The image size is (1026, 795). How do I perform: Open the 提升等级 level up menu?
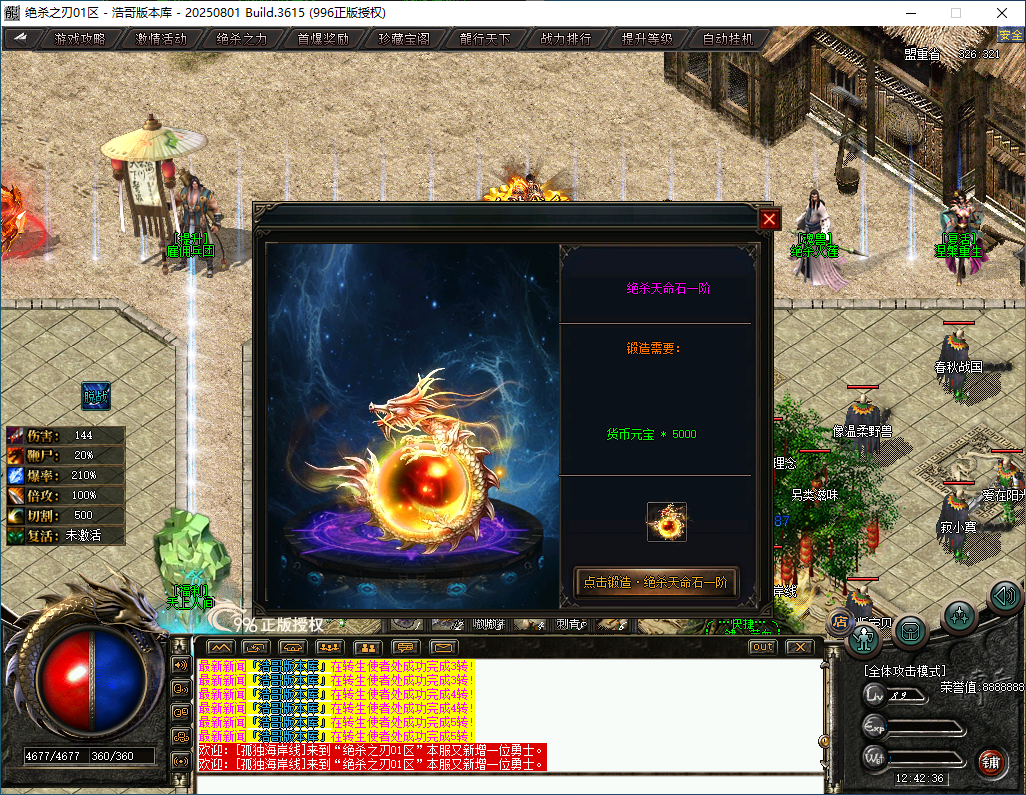pos(647,39)
